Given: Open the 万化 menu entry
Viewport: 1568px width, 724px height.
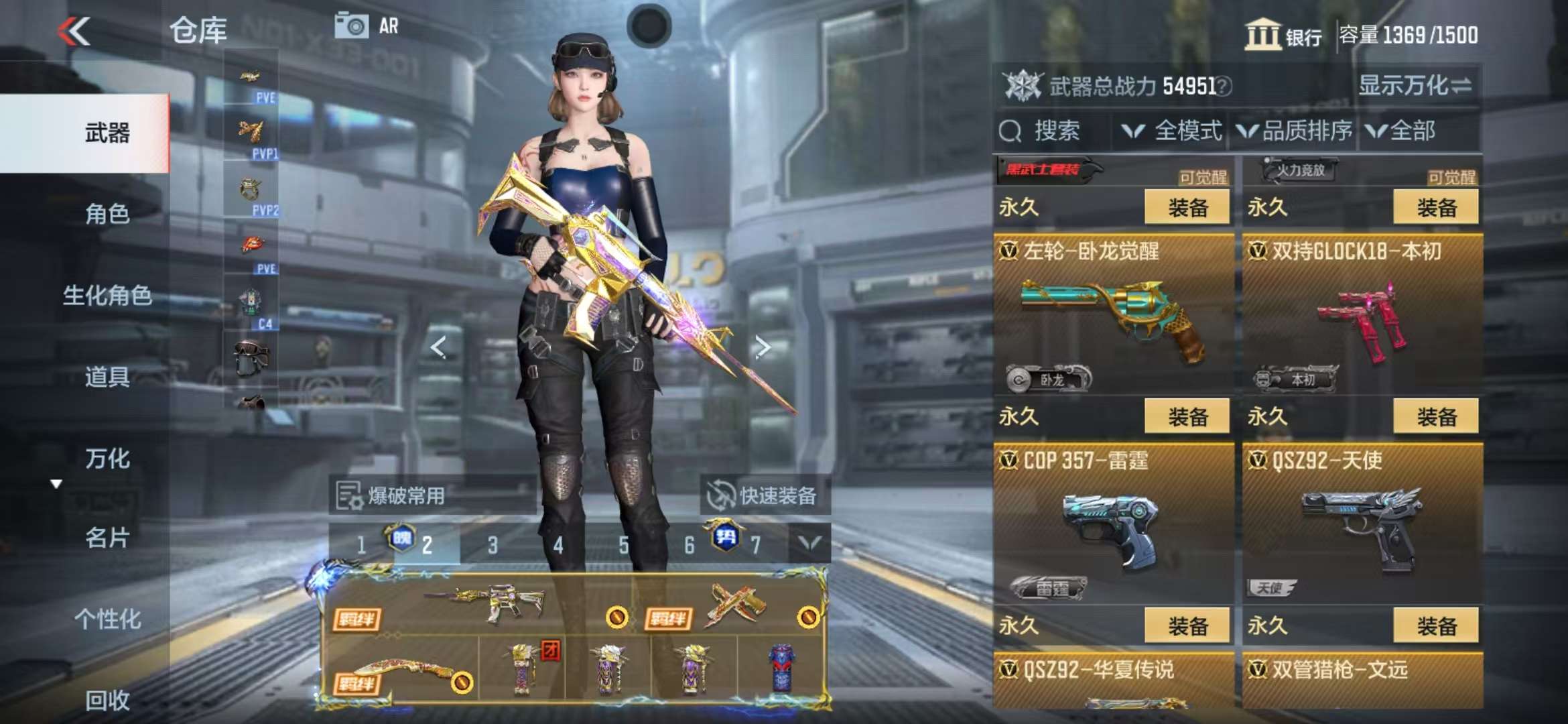Looking at the screenshot, I should pos(107,459).
